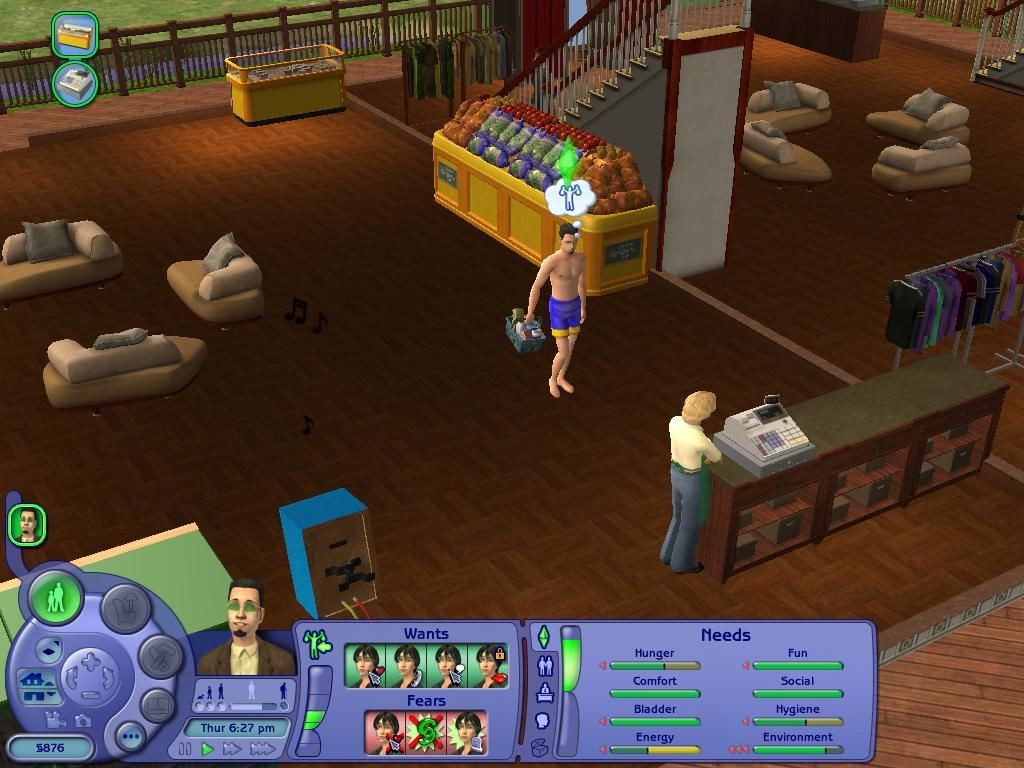Open the Inventory tab with box icon
Screen dimensions: 1024x768
(540, 746)
